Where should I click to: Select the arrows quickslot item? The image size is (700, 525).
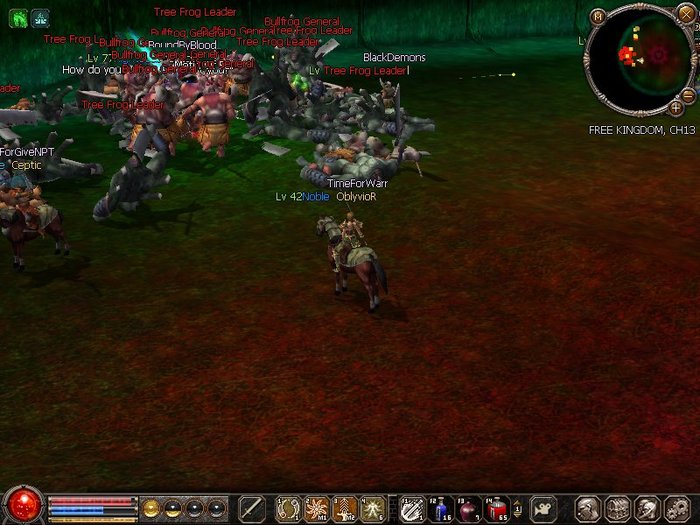click(411, 508)
